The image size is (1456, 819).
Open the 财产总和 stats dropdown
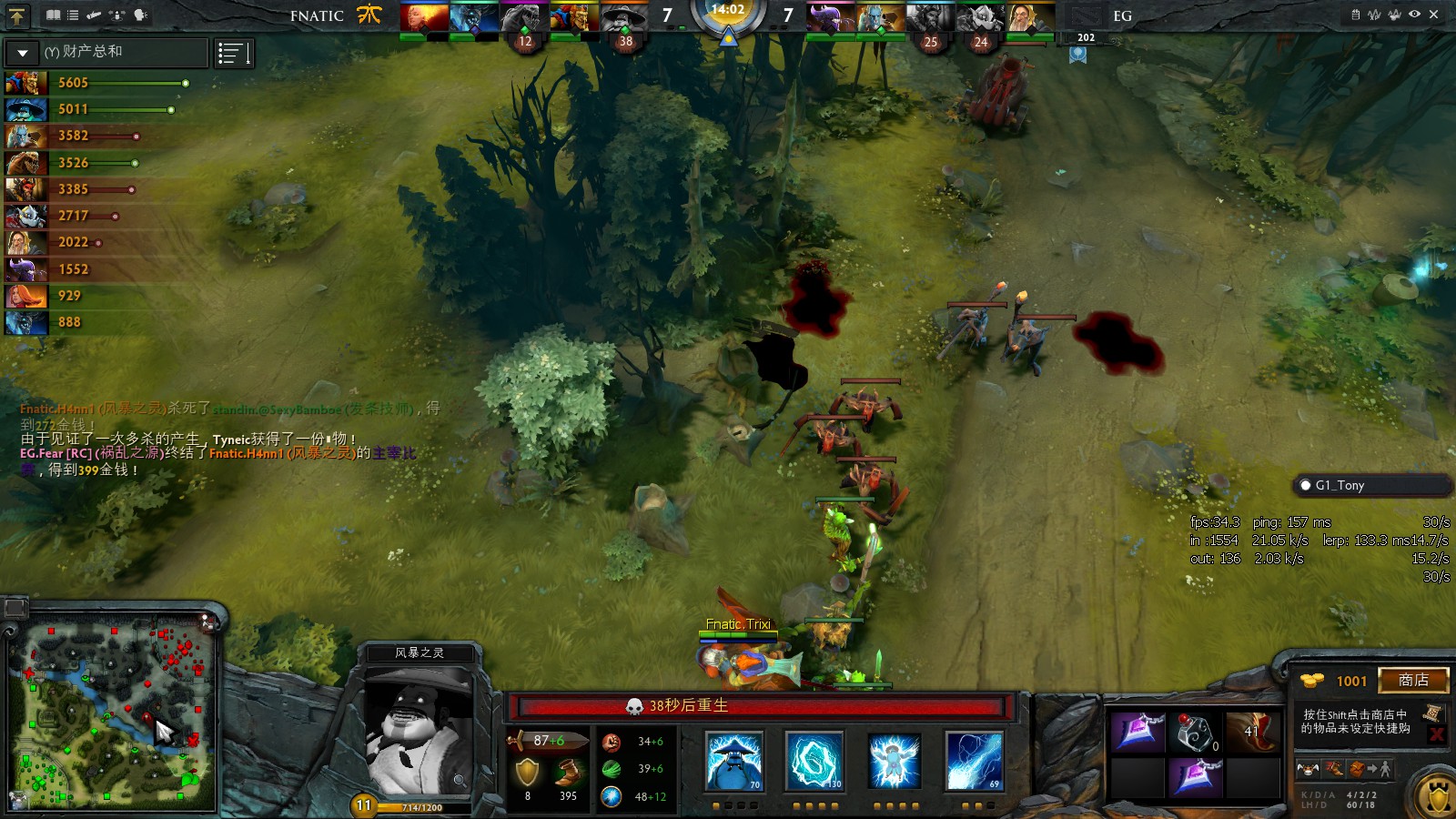click(23, 53)
